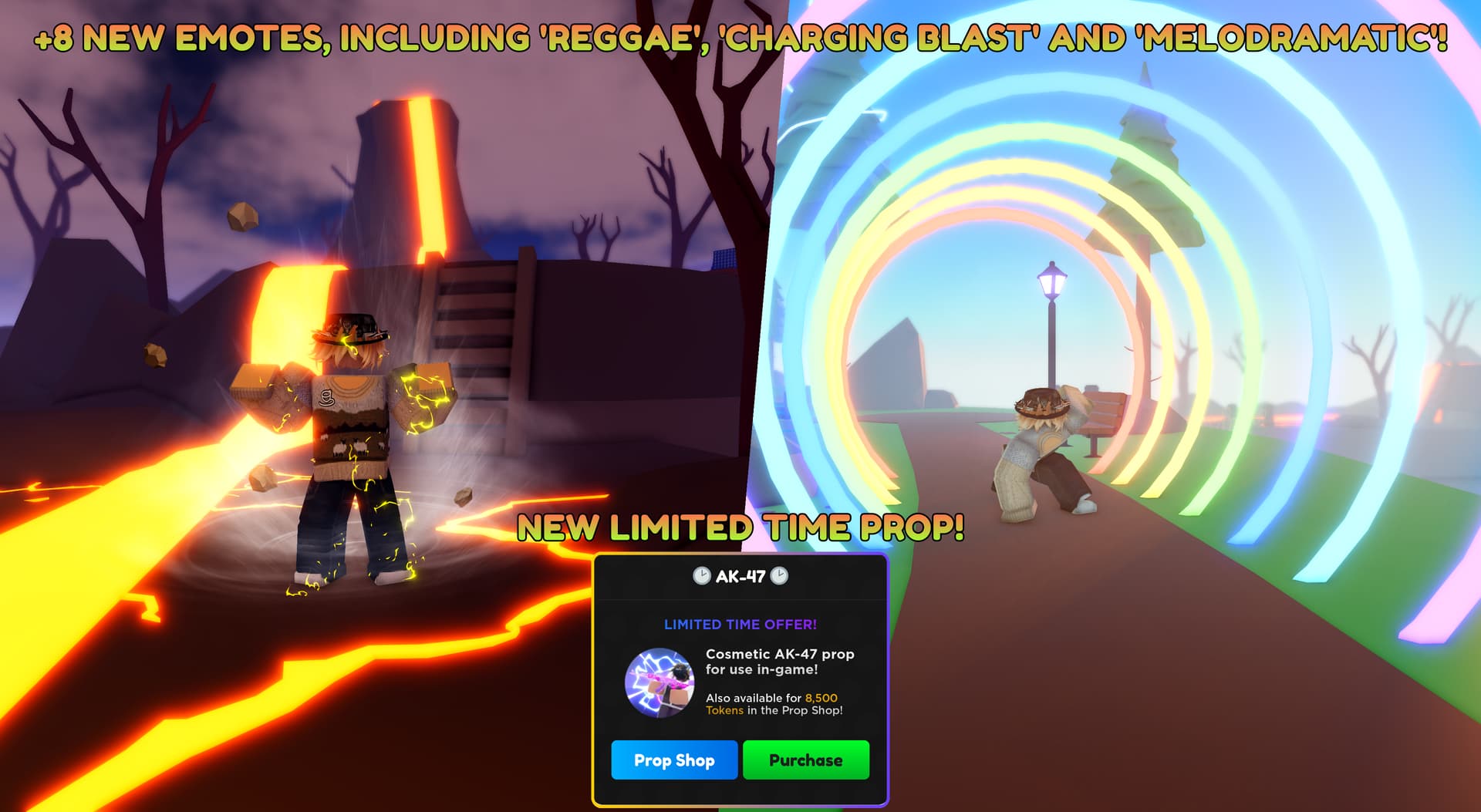The image size is (1481, 812).
Task: Click the left clock icon beside AK-47
Action: click(702, 576)
